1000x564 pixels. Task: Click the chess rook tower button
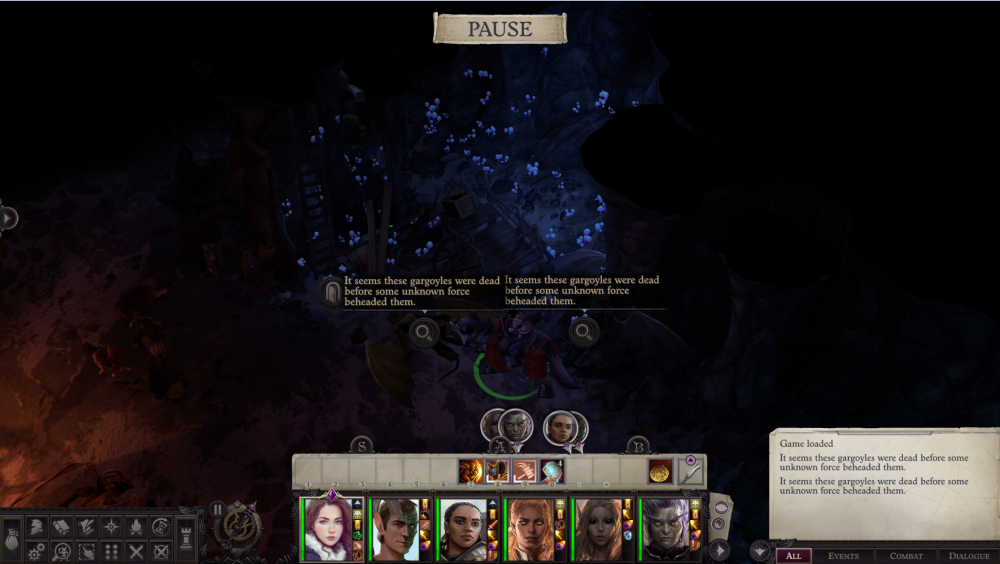[187, 538]
